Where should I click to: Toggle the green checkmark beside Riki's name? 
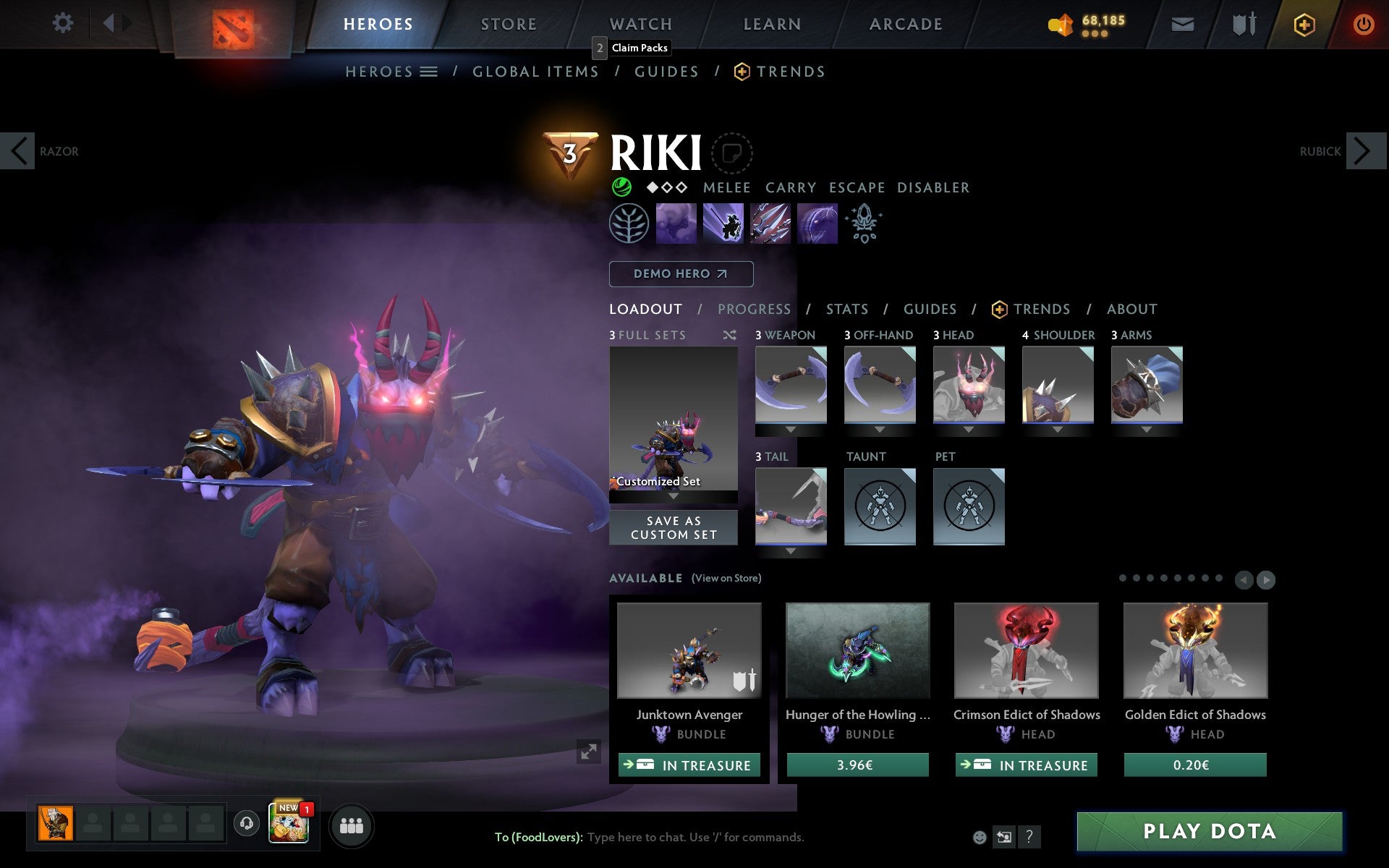coord(621,187)
